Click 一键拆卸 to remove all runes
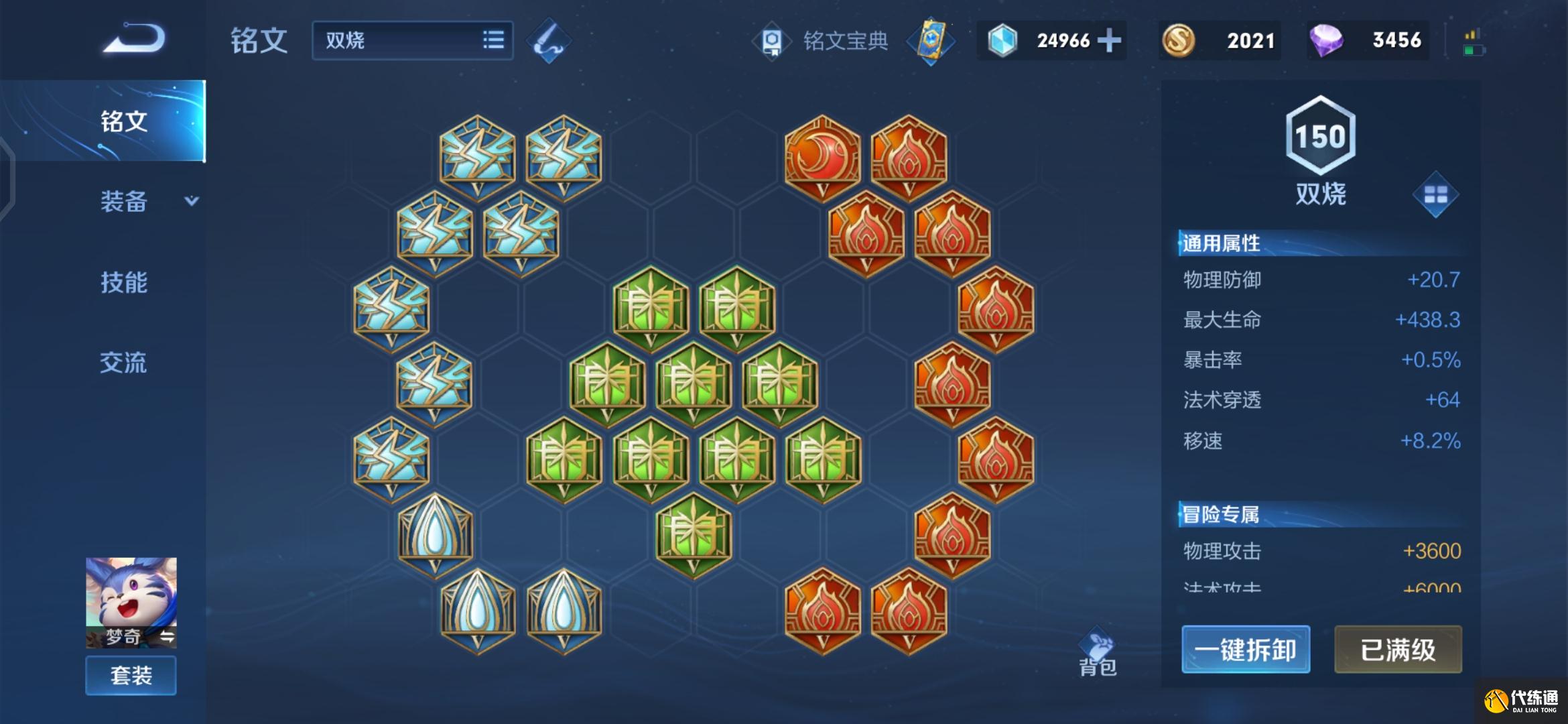 click(x=1246, y=649)
